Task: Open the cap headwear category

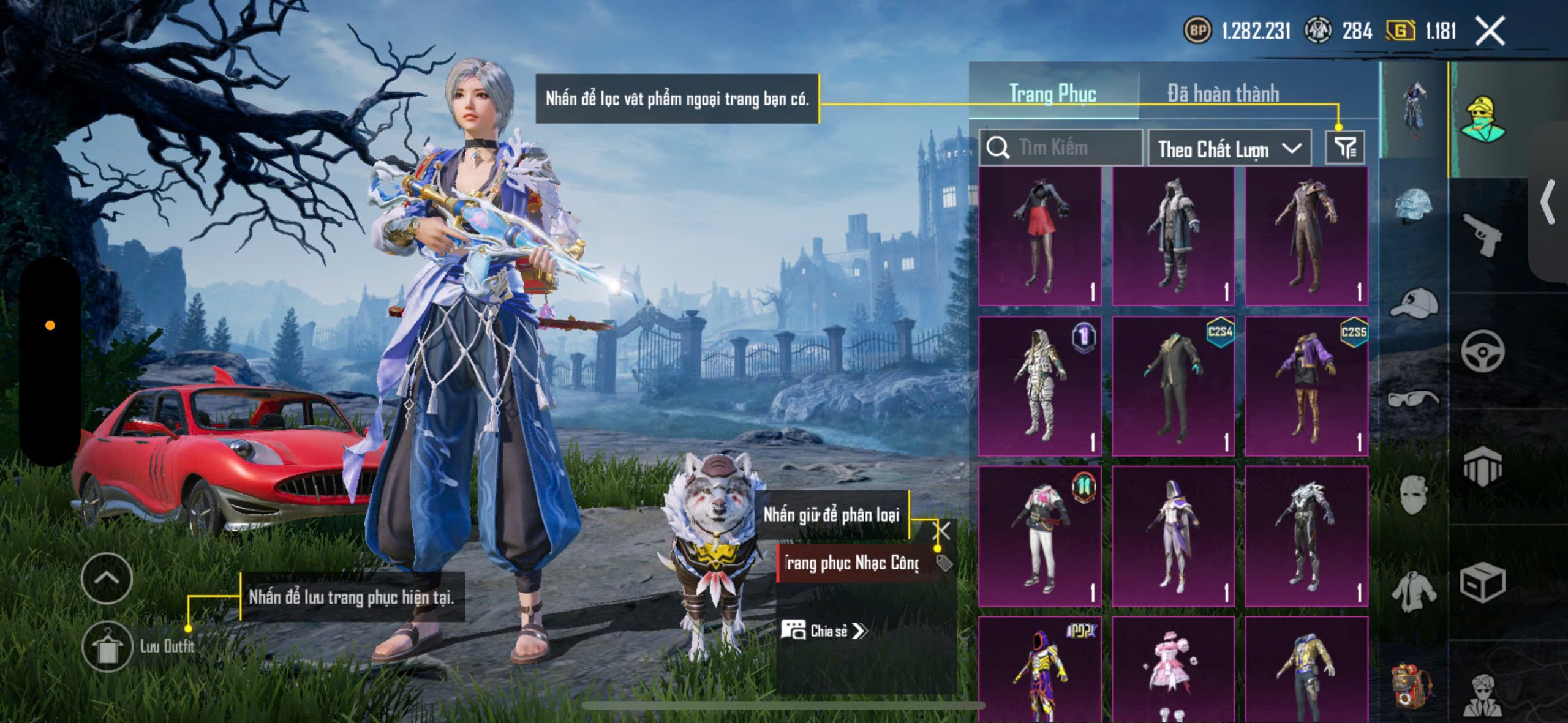Action: pos(1414,303)
